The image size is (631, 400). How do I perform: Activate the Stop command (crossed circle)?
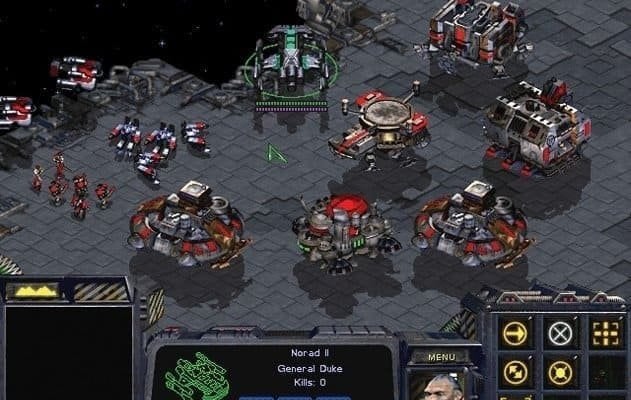point(560,333)
